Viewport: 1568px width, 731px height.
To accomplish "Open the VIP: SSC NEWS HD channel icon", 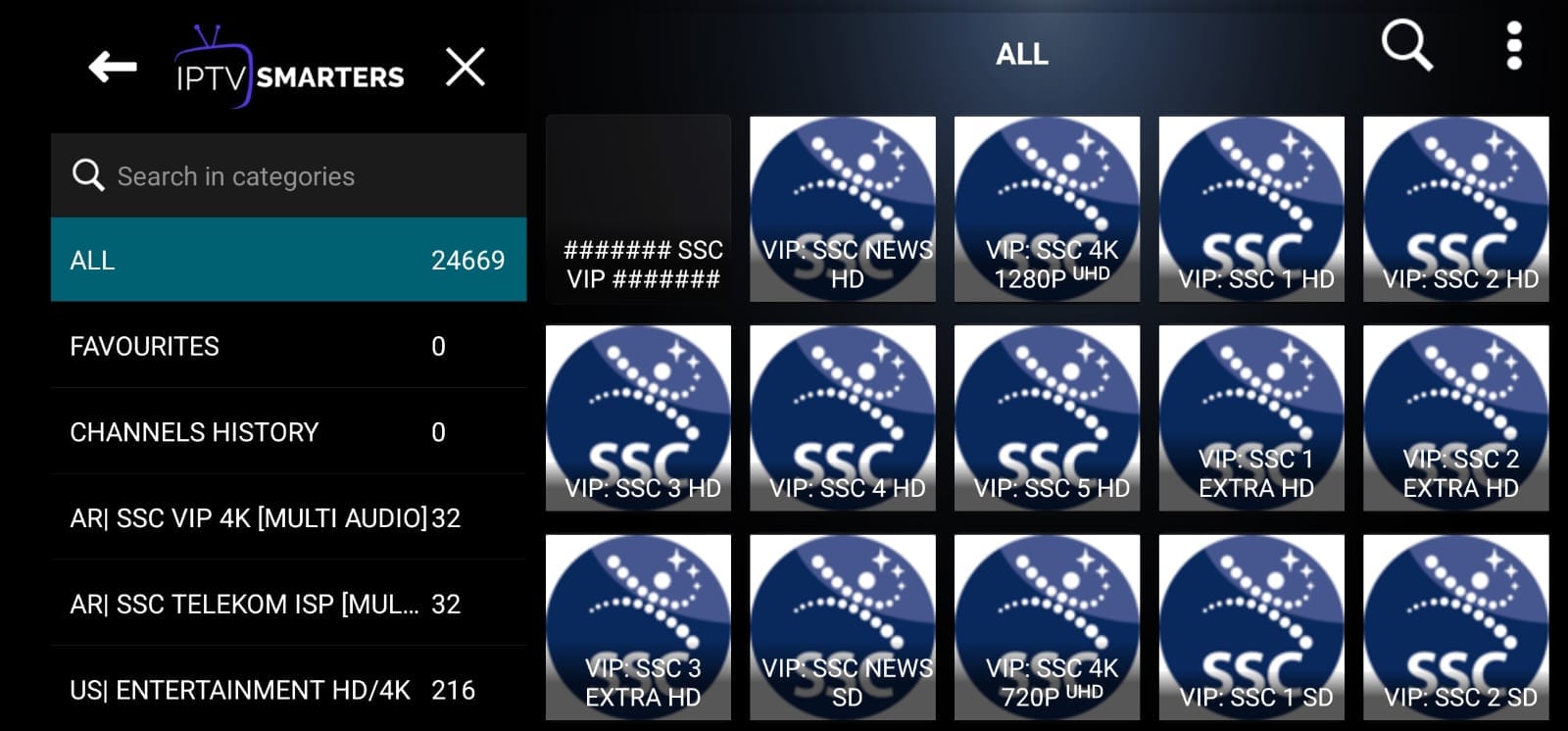I will 844,210.
